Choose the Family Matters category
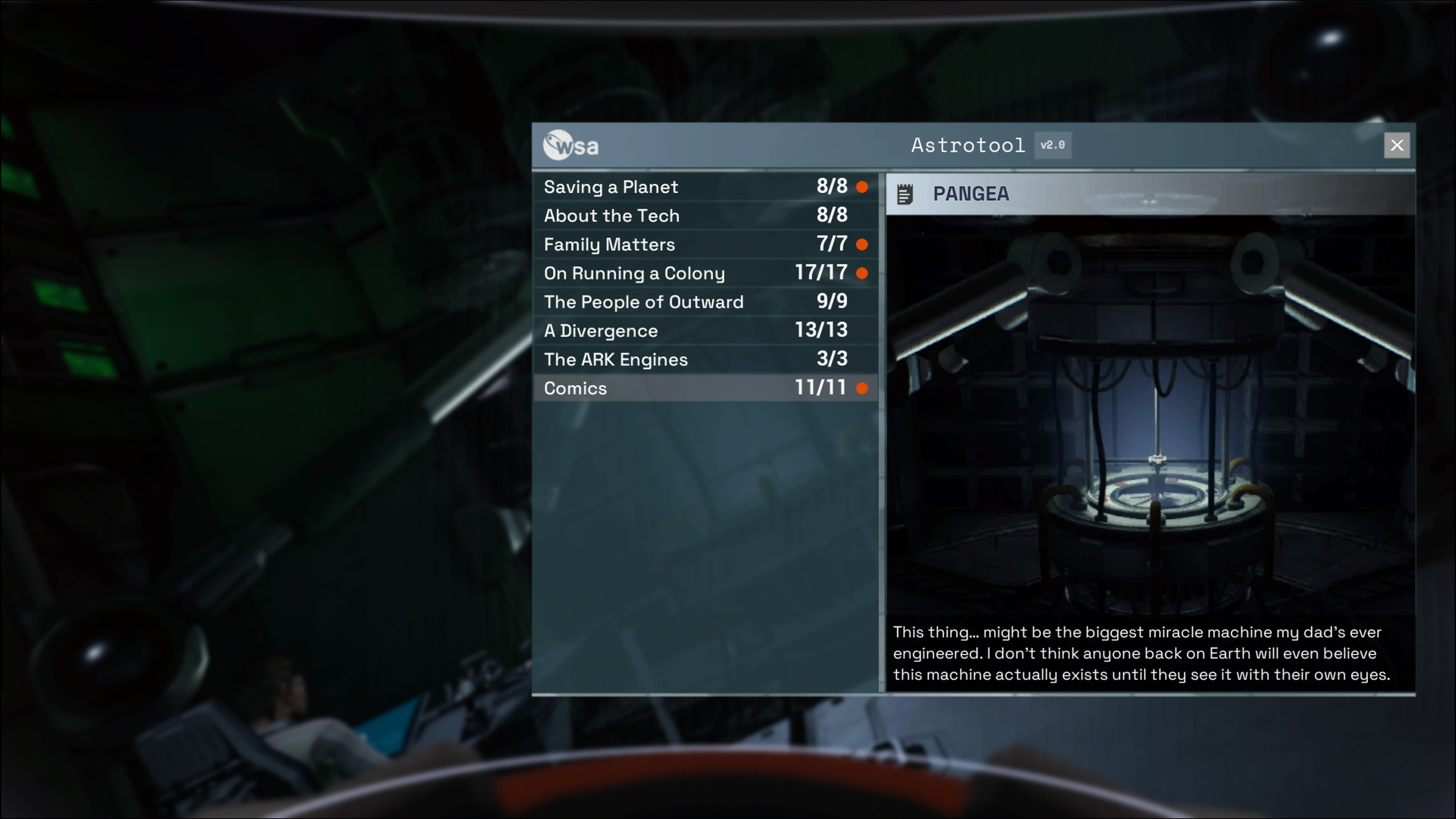The image size is (1456, 819). (x=705, y=245)
